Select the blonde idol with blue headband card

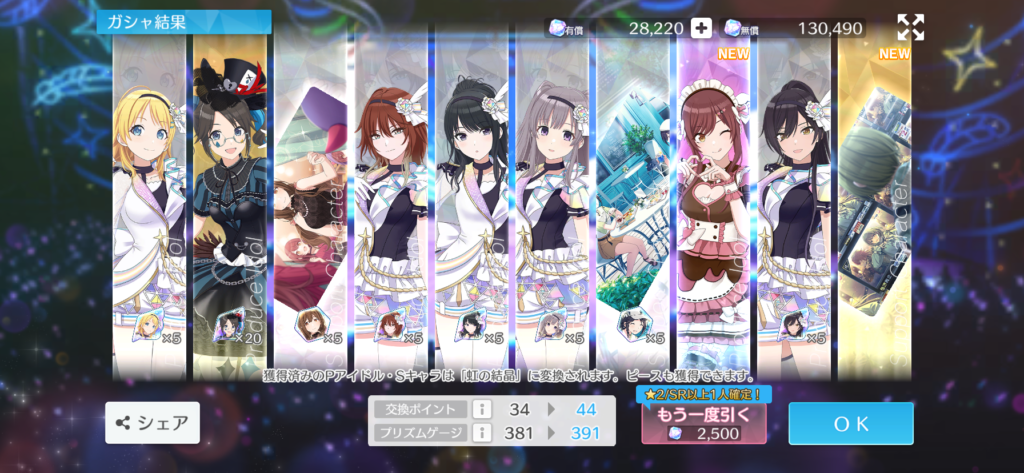coord(149,200)
